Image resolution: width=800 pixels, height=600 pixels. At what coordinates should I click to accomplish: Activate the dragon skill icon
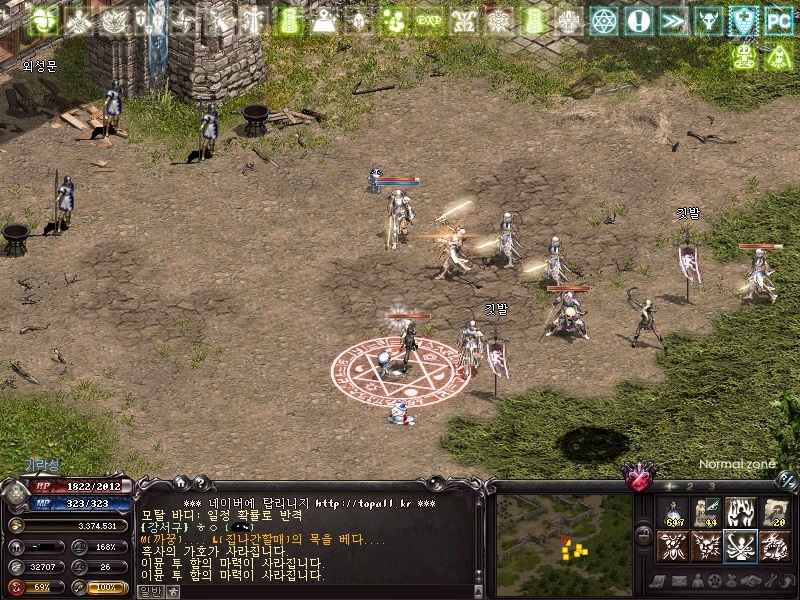tap(773, 546)
